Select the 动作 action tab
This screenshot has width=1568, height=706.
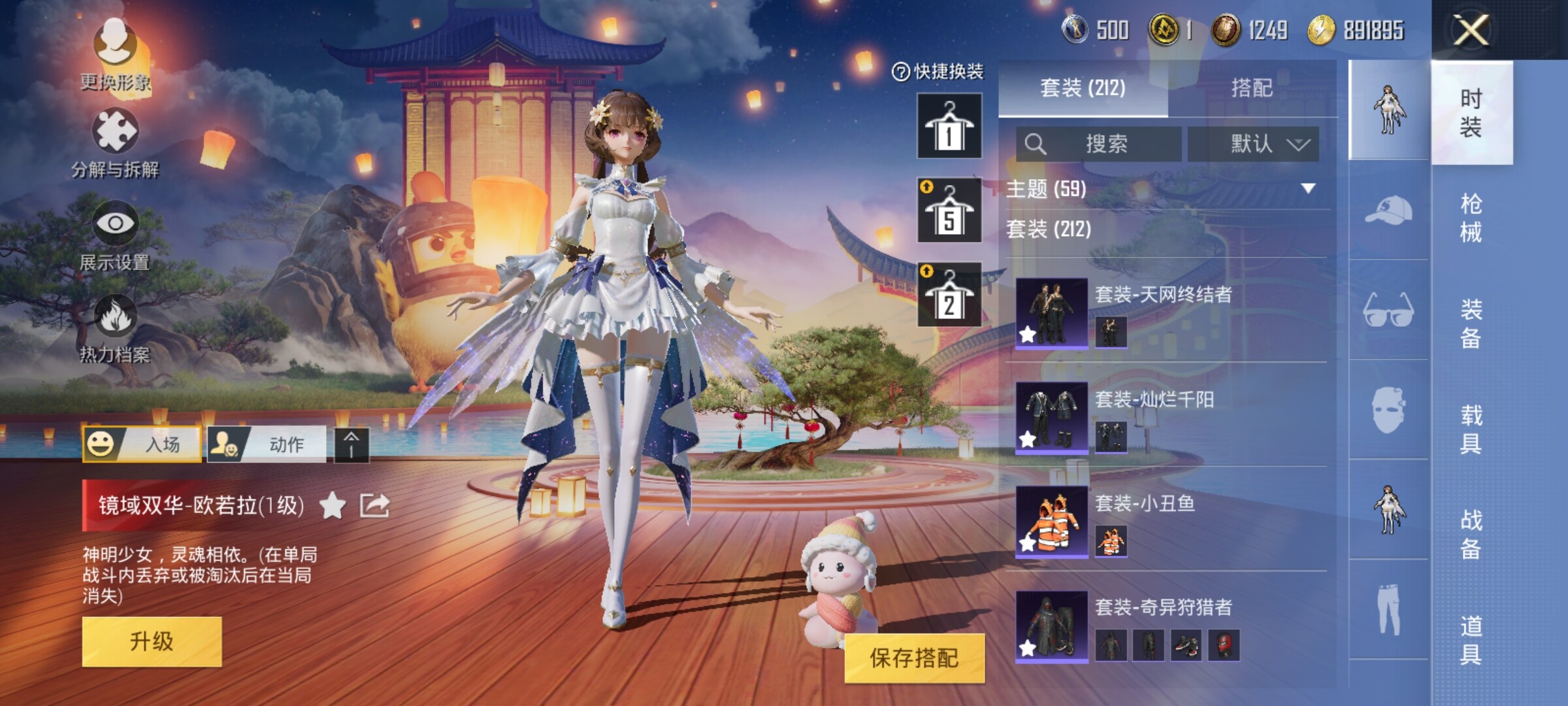tap(267, 445)
